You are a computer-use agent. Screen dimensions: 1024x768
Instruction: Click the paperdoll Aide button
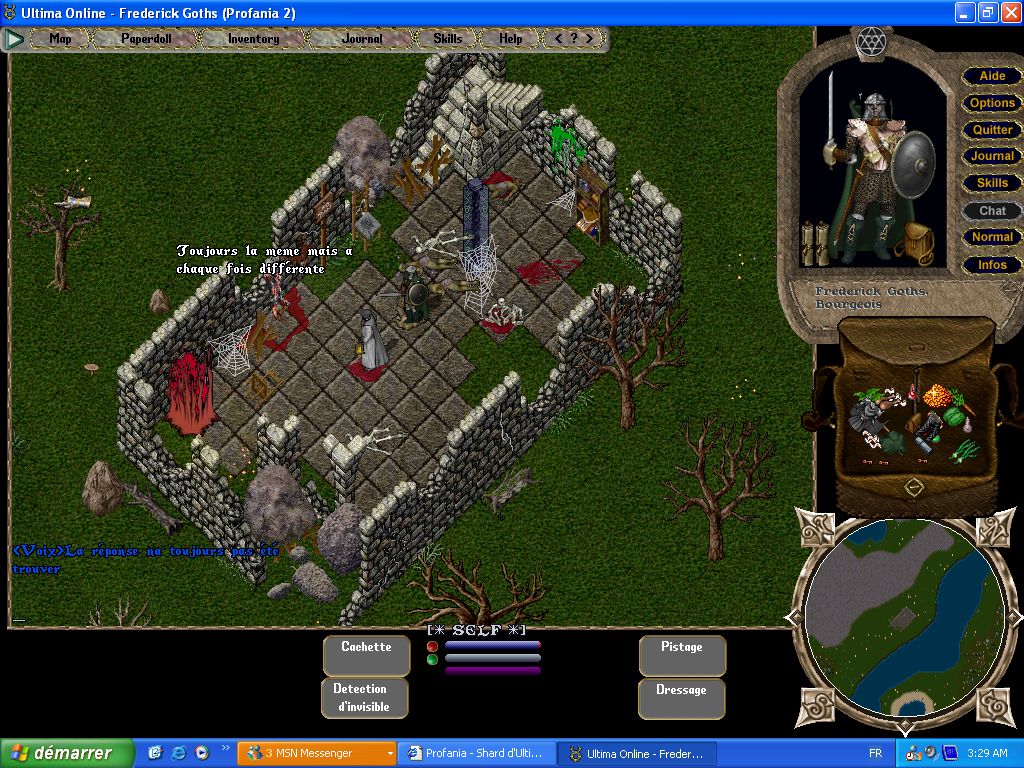click(x=992, y=76)
